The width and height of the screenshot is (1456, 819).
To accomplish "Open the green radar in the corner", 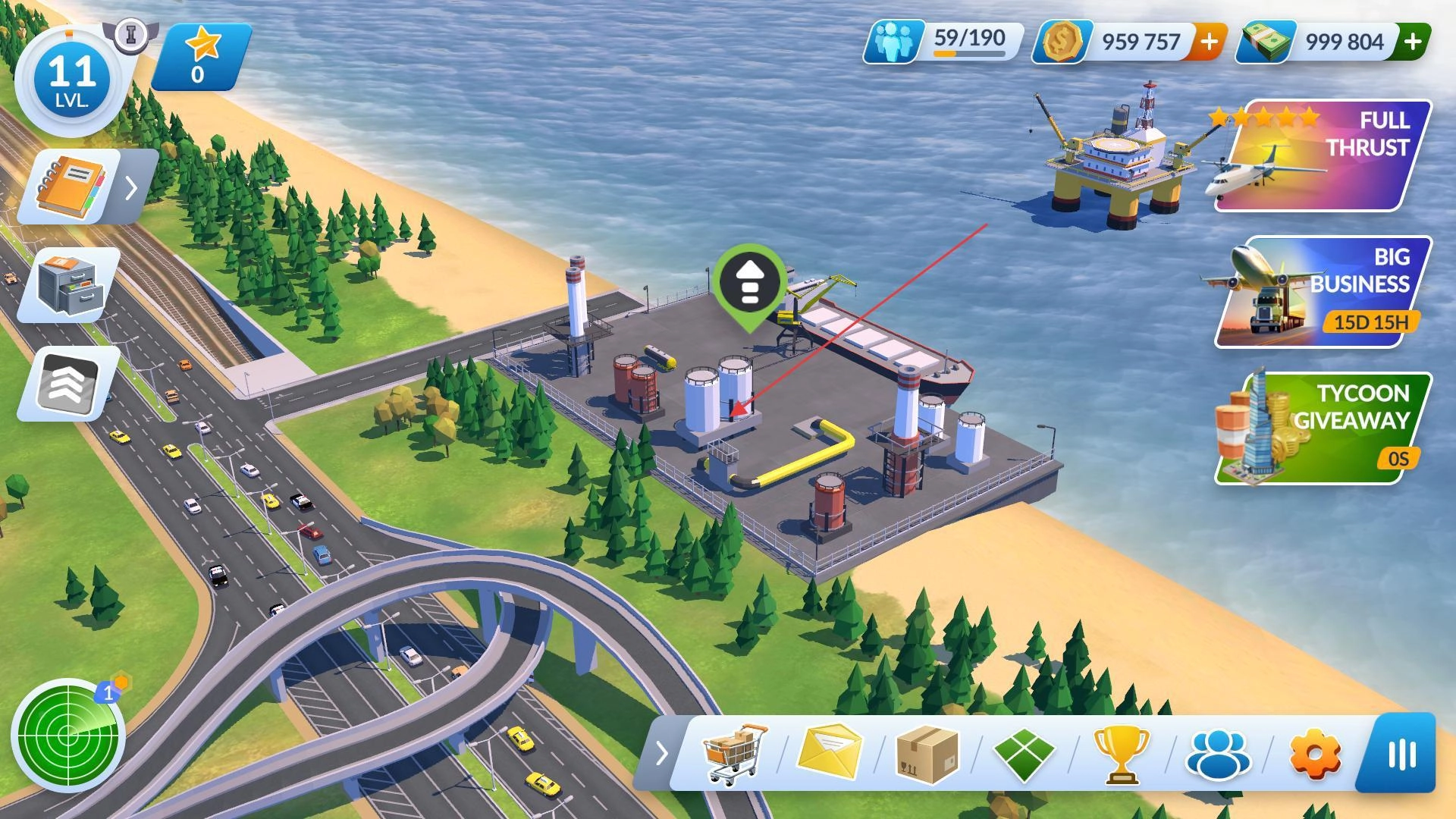I will pos(68,734).
